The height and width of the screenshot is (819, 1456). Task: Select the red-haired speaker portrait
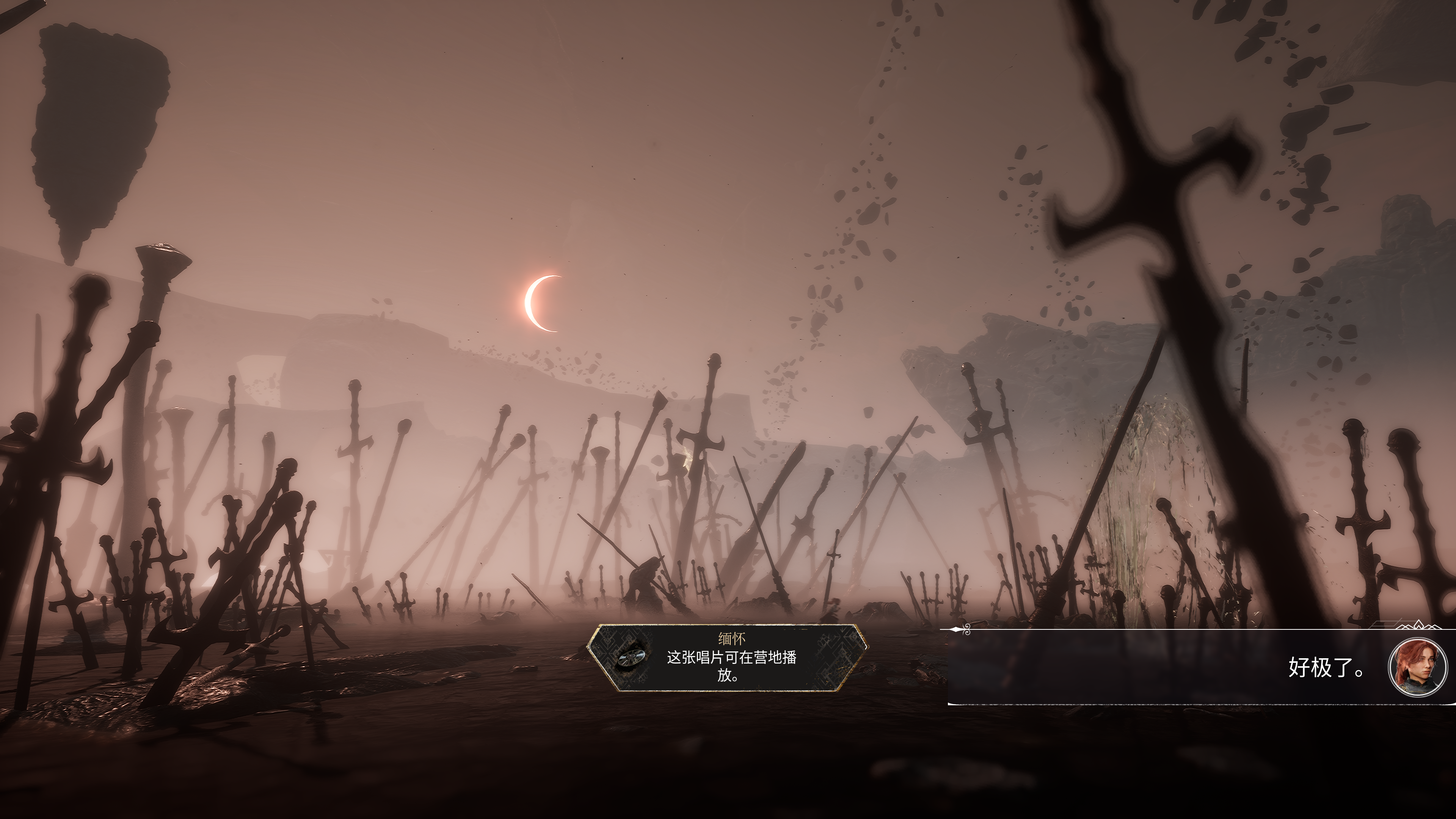coord(1417,667)
